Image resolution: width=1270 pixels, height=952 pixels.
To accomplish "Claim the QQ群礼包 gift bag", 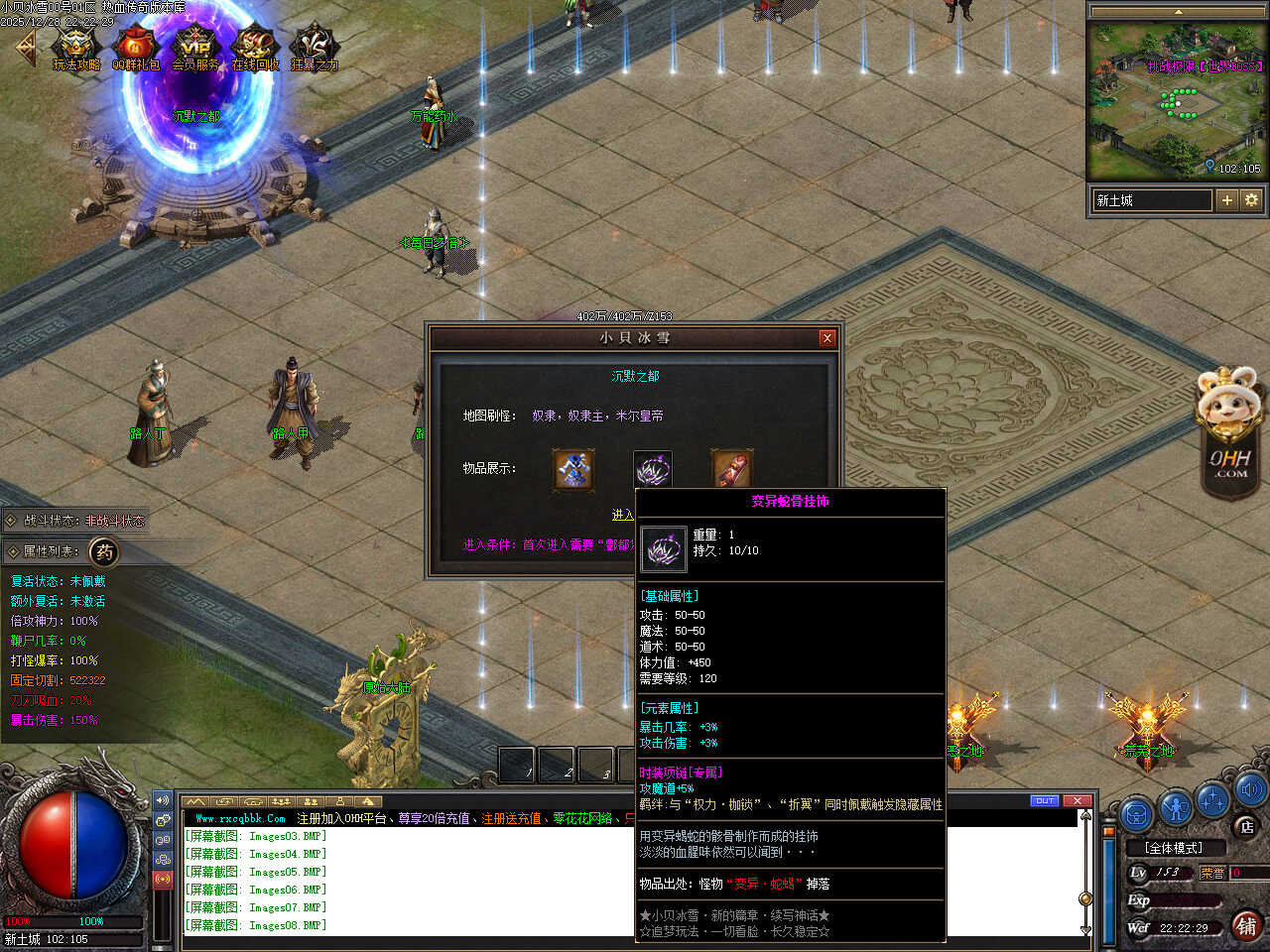I will pyautogui.click(x=135, y=46).
